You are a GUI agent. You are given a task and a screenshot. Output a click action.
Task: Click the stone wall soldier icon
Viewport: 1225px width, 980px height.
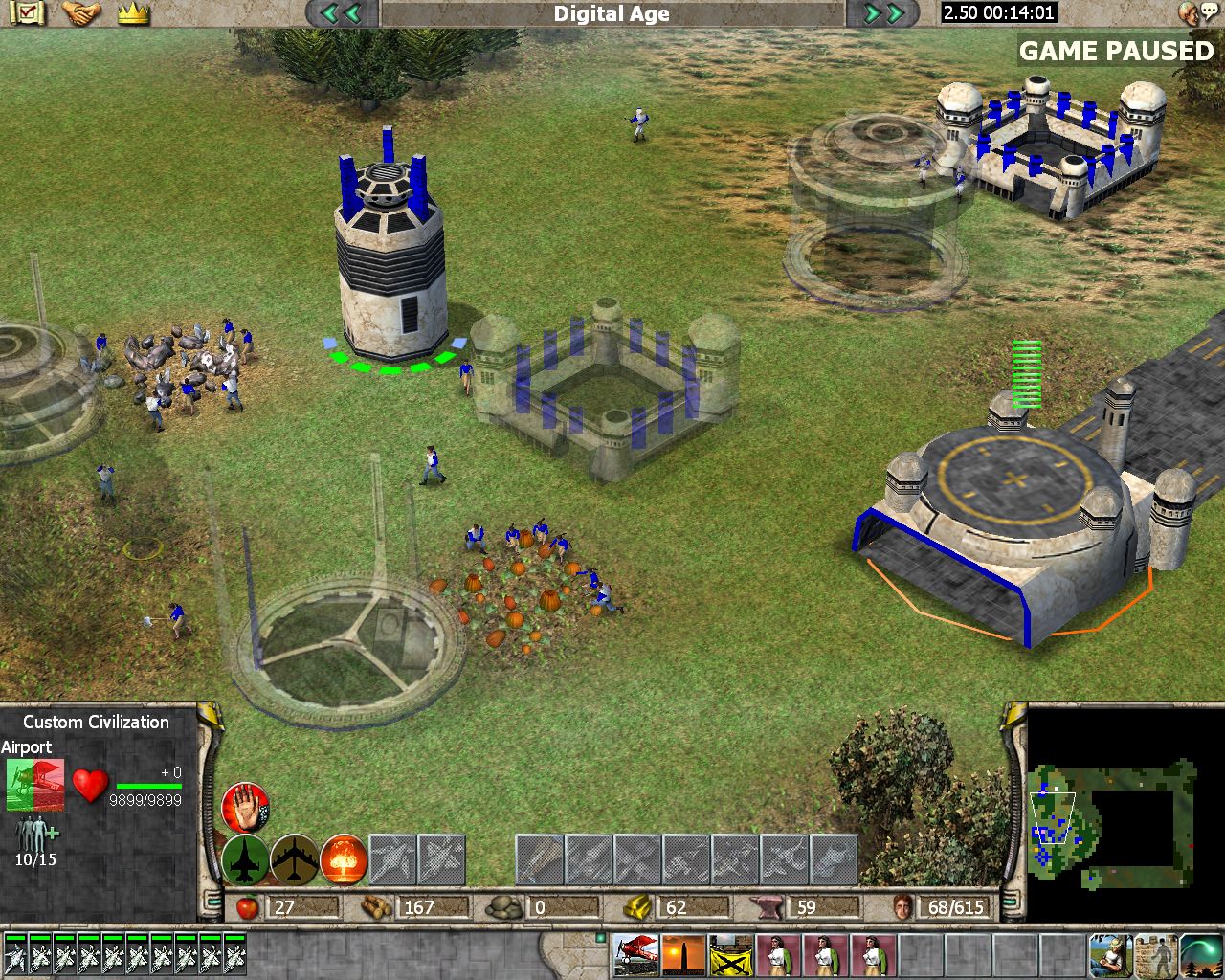click(x=1155, y=955)
